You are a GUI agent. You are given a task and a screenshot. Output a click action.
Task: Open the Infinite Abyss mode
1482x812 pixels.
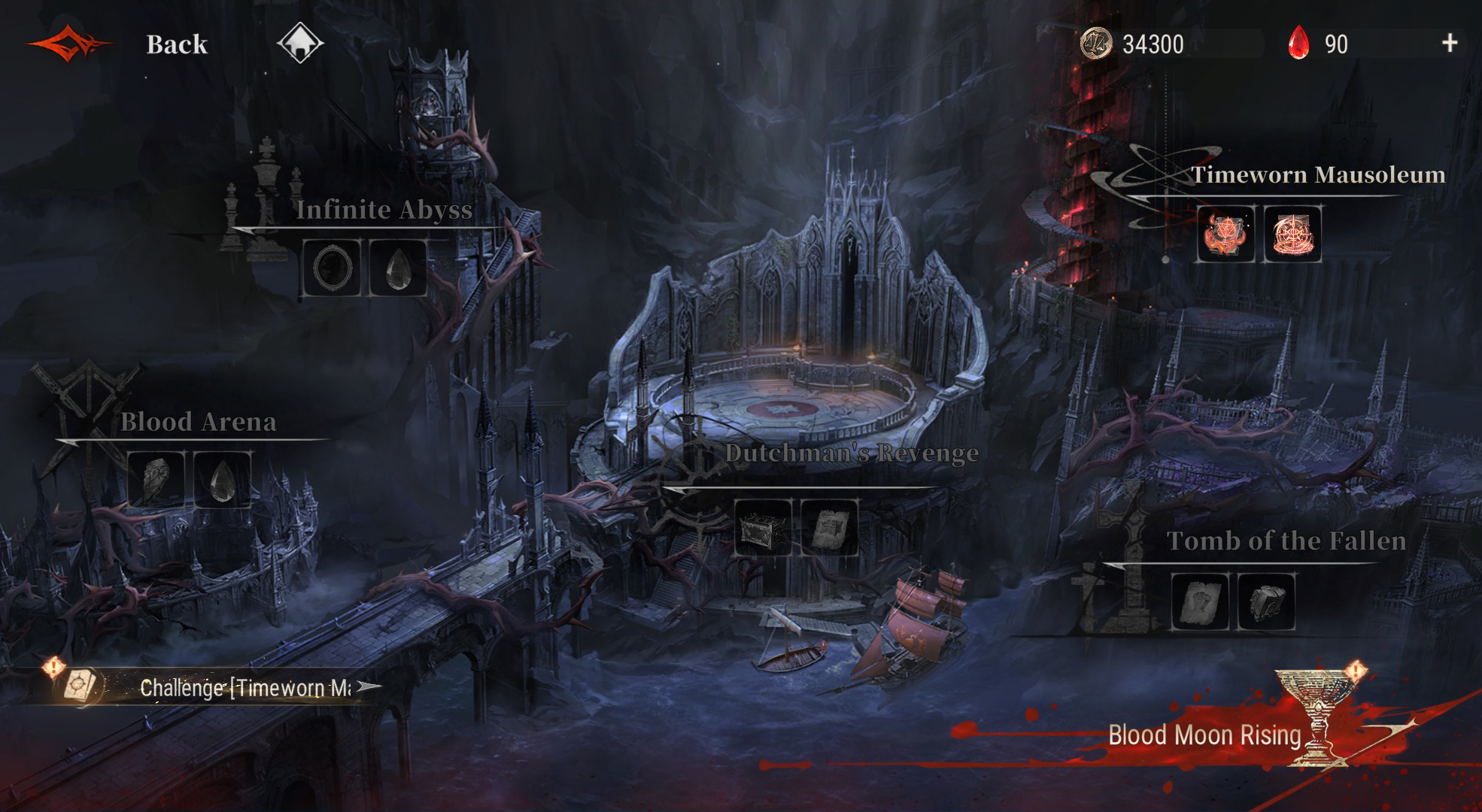[x=384, y=210]
